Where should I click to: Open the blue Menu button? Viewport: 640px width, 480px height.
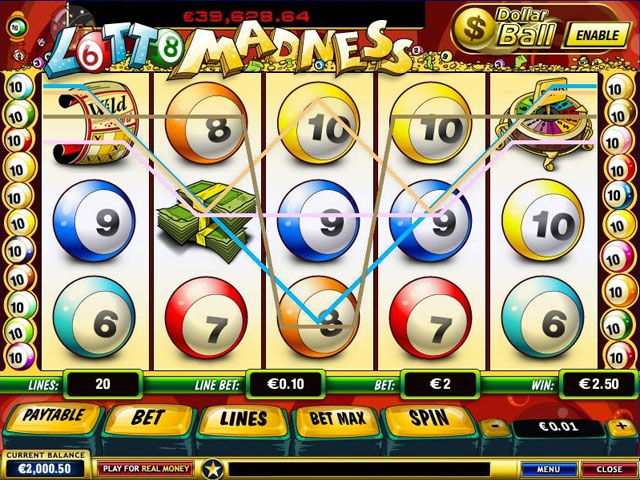click(548, 468)
